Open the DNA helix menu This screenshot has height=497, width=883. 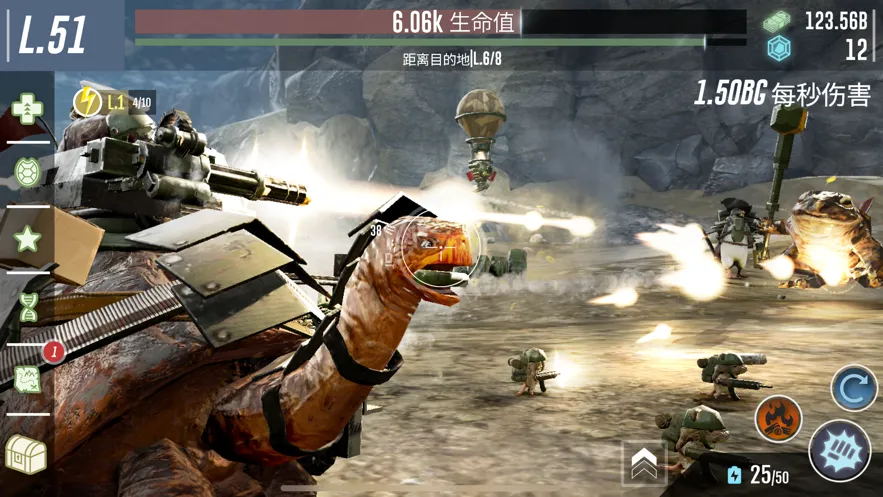tap(27, 307)
